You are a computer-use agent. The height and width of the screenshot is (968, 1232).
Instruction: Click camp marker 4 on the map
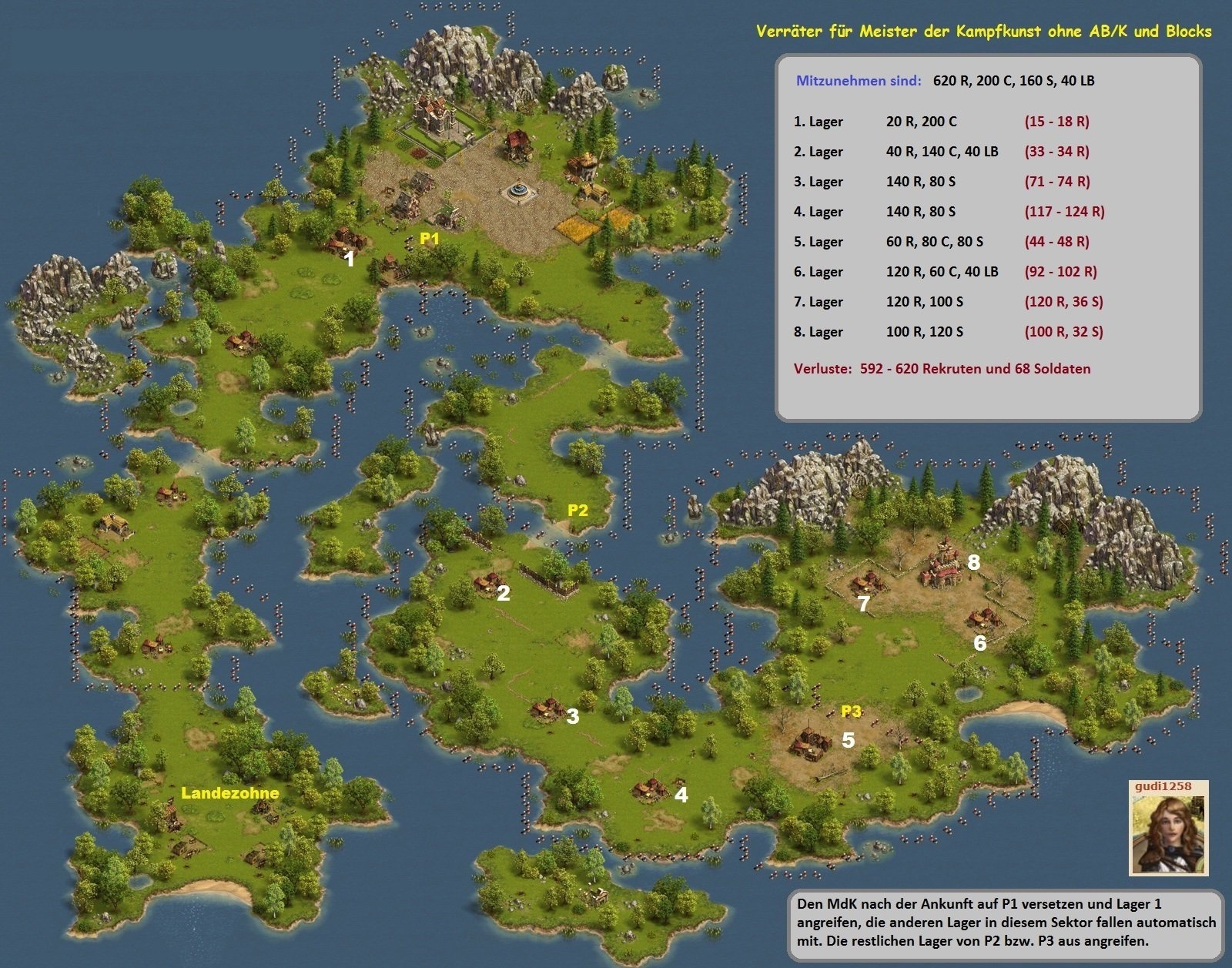pos(681,795)
